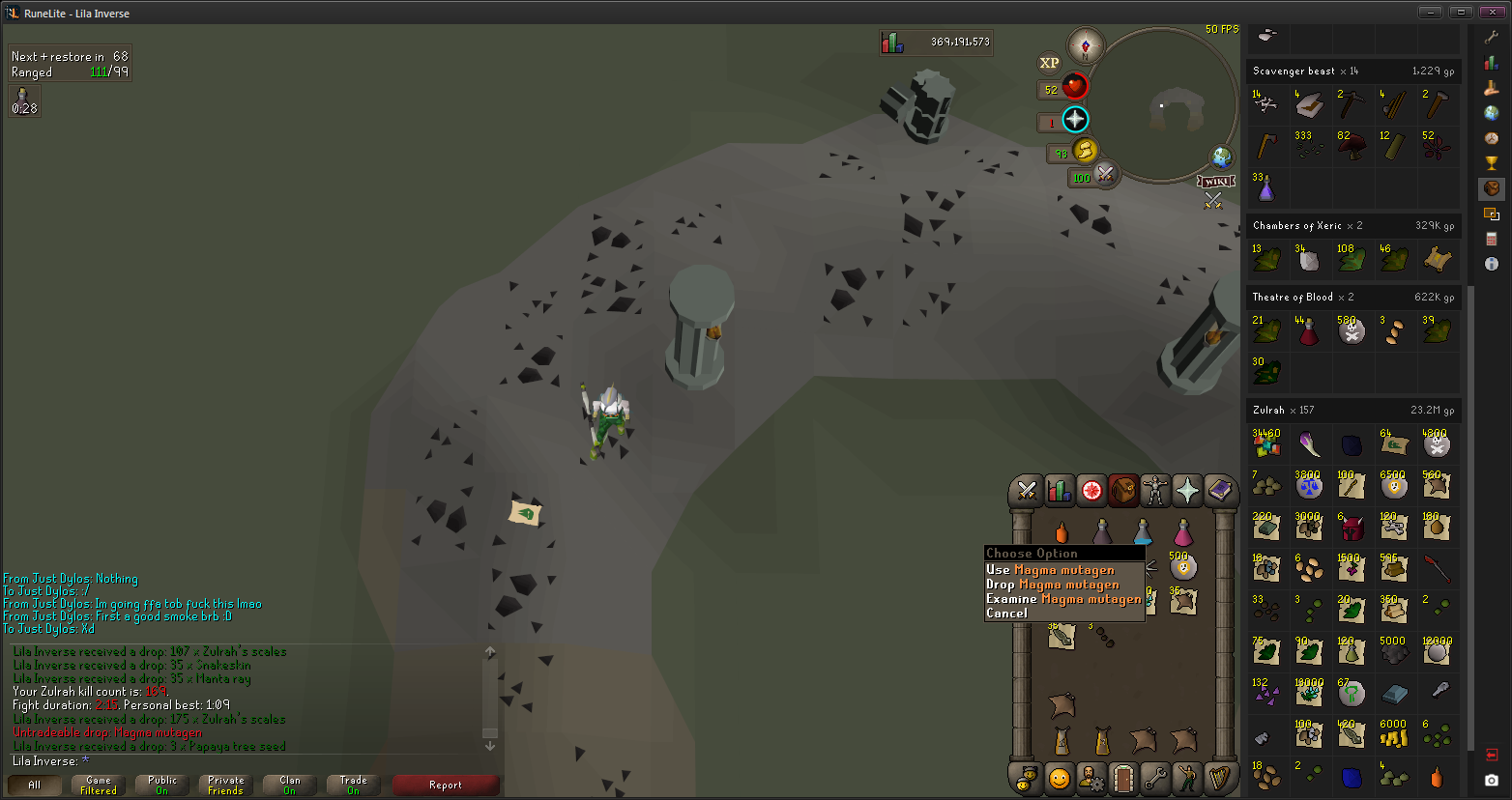
Task: Click the red Report button
Action: pos(445,785)
